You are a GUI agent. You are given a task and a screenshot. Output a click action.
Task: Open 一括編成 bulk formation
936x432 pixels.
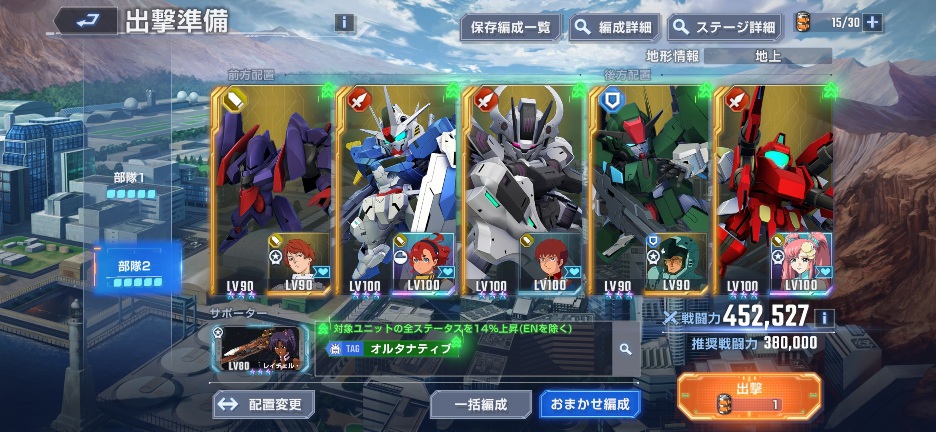pos(481,404)
